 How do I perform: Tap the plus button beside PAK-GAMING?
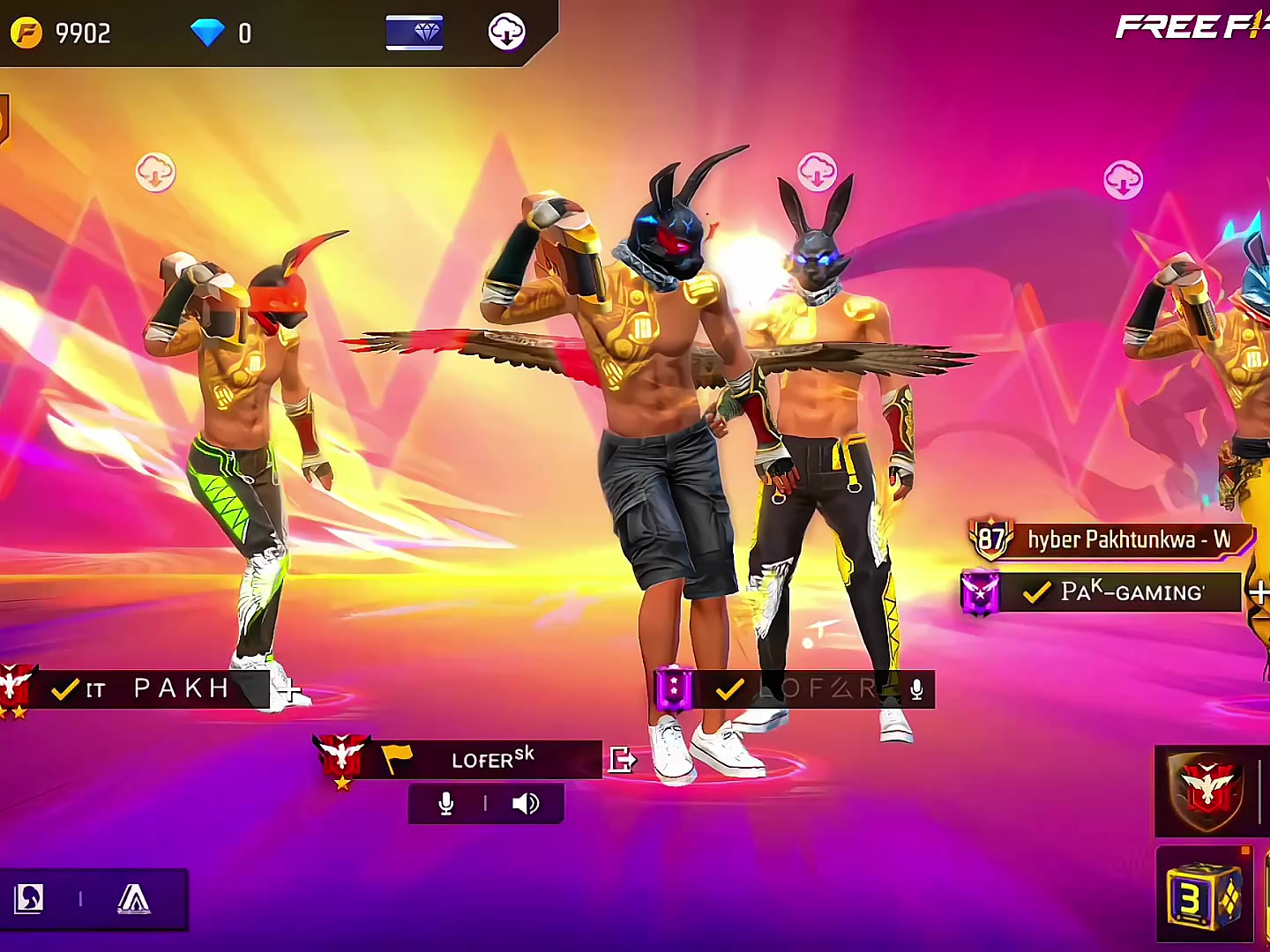1259,592
